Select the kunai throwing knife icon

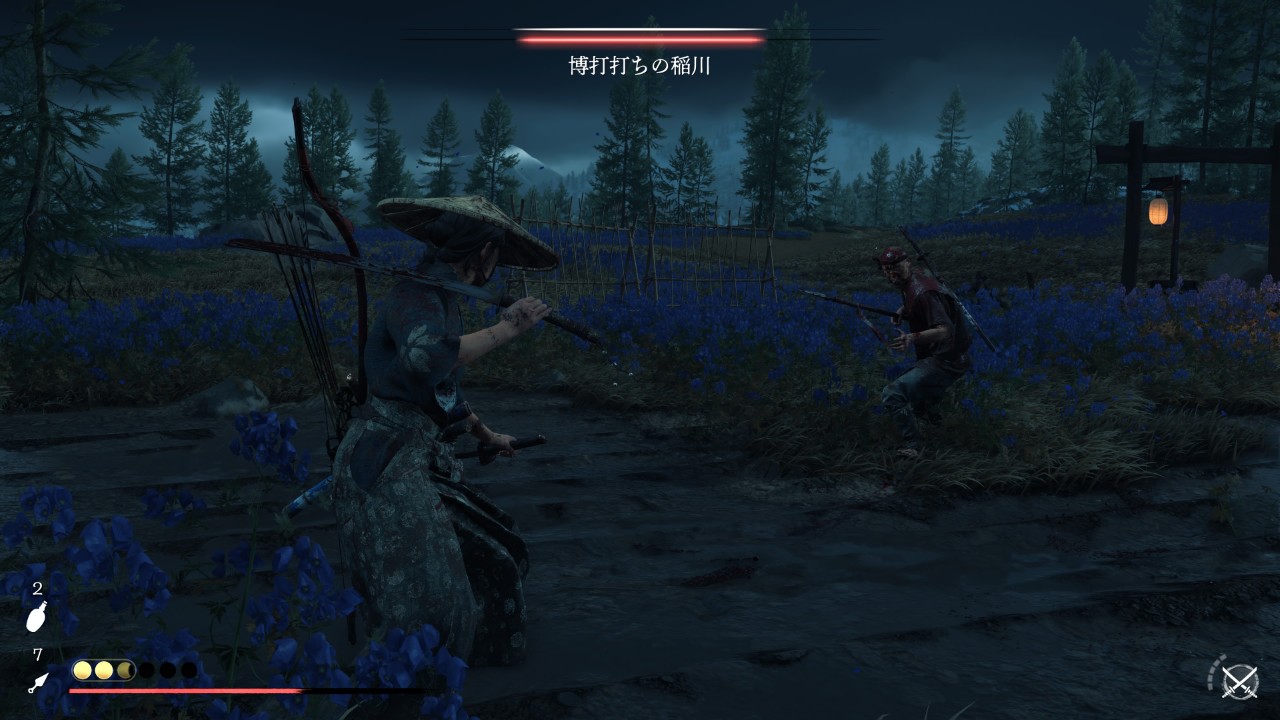tap(38, 683)
